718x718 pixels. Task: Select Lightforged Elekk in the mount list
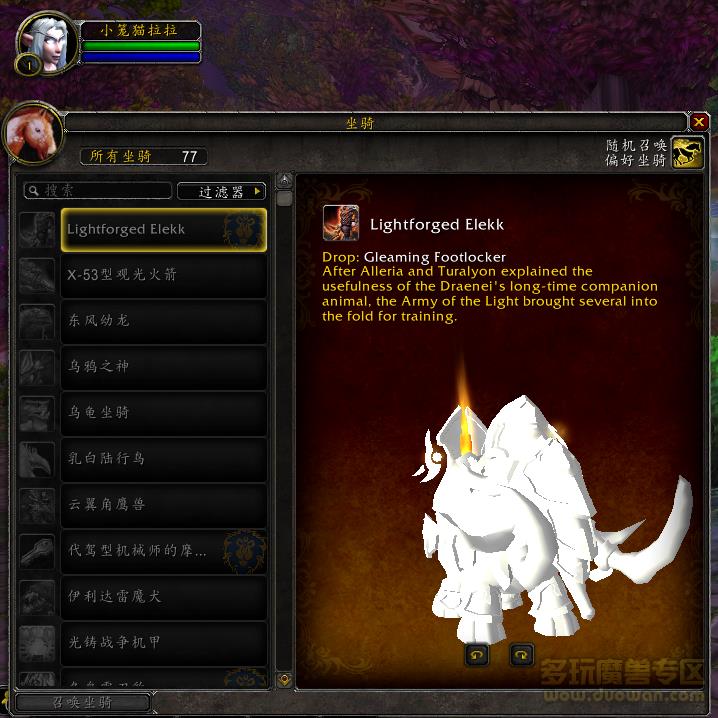[164, 229]
